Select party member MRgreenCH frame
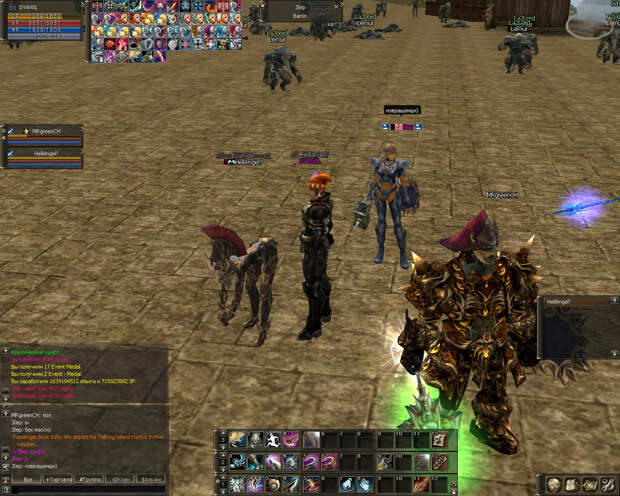 [x=42, y=134]
